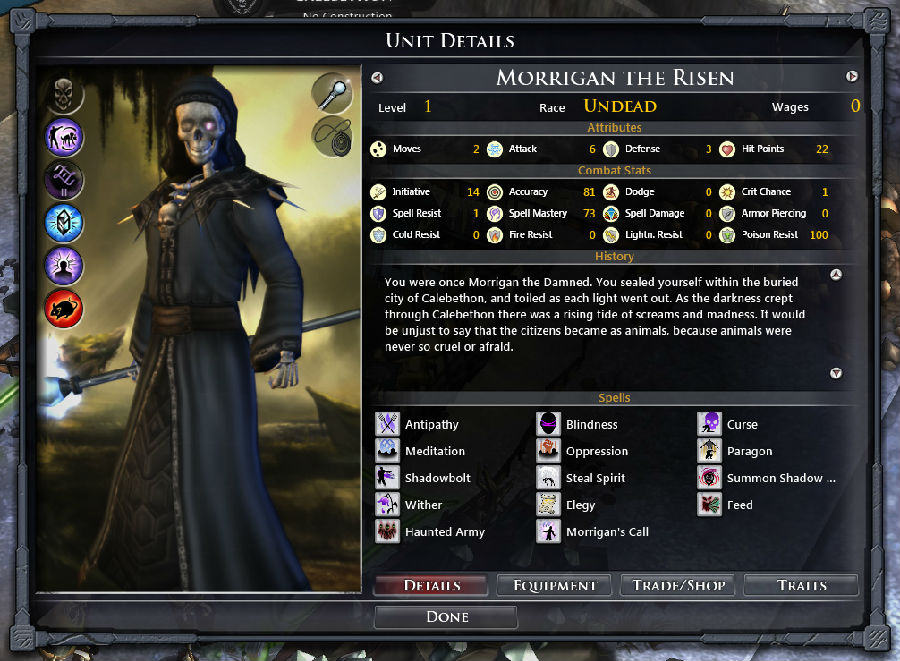Click the history text down arrow
900x661 pixels.
tap(837, 373)
